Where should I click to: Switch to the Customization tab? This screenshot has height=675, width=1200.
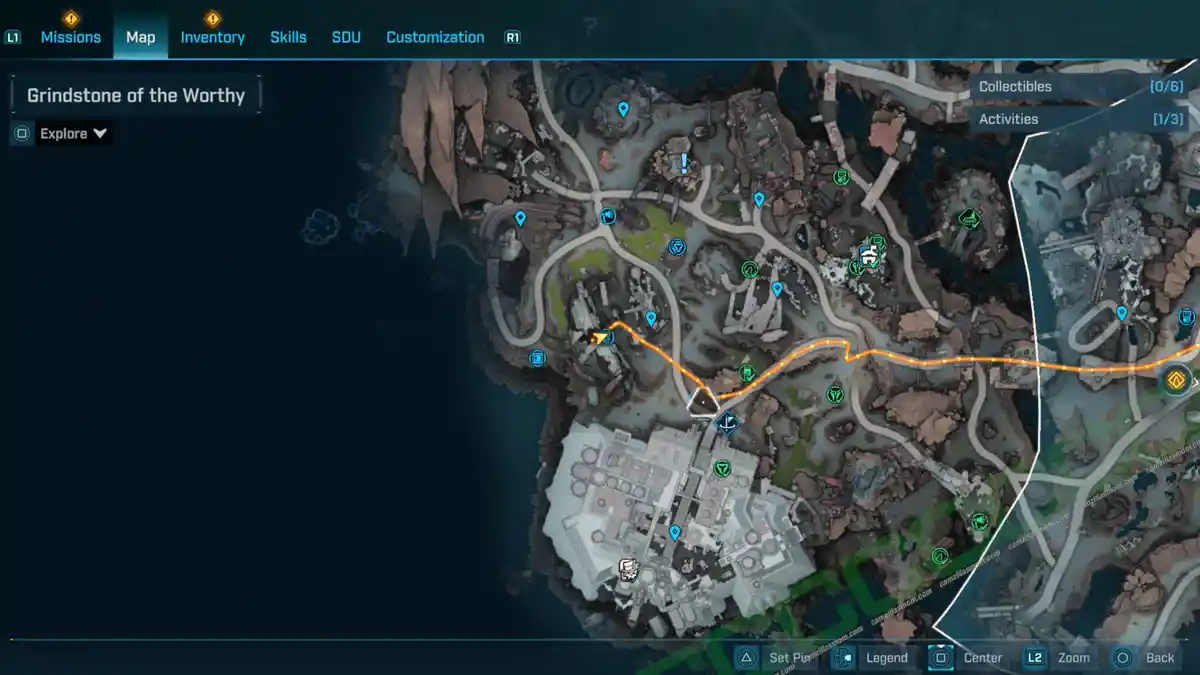coord(435,37)
